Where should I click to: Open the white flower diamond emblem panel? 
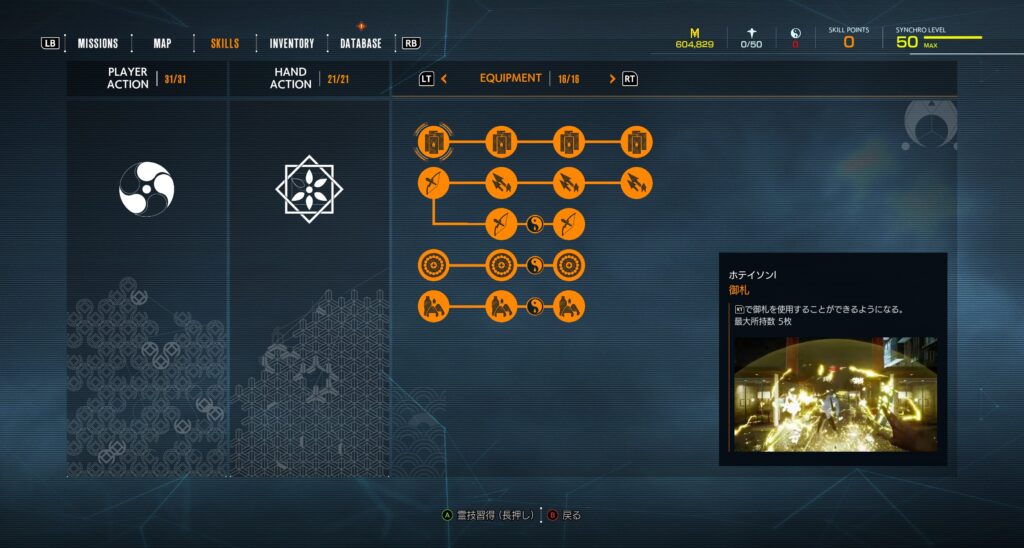[309, 189]
